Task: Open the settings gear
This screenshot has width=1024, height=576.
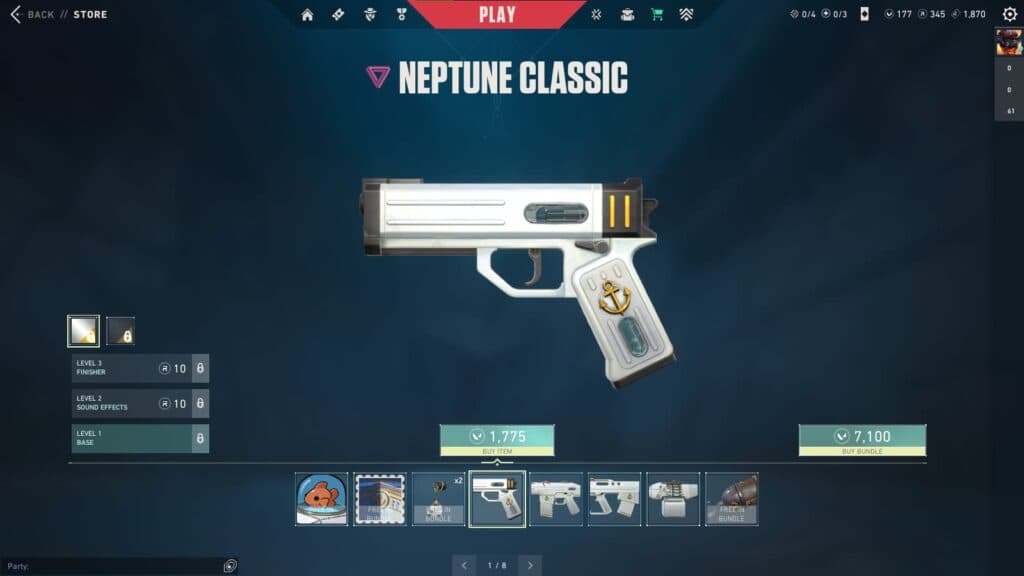Action: tap(1009, 15)
